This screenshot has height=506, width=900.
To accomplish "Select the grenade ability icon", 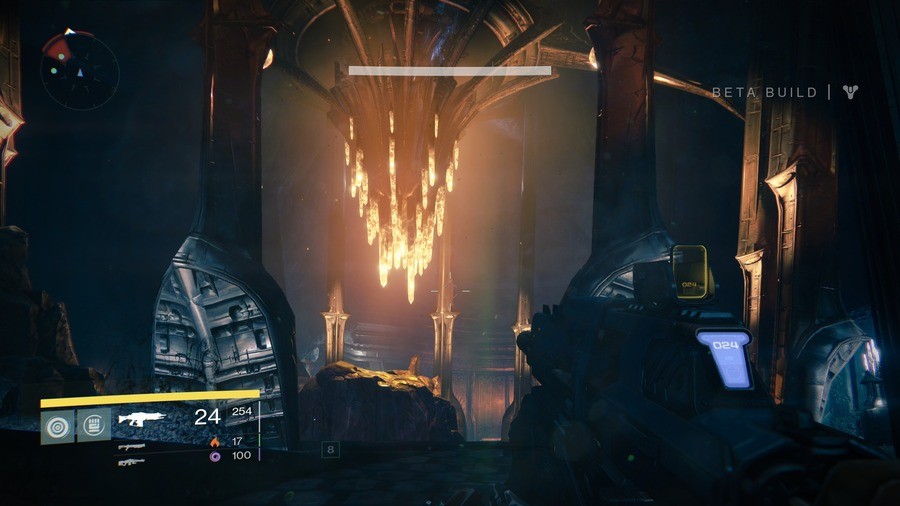I will click(x=56, y=424).
